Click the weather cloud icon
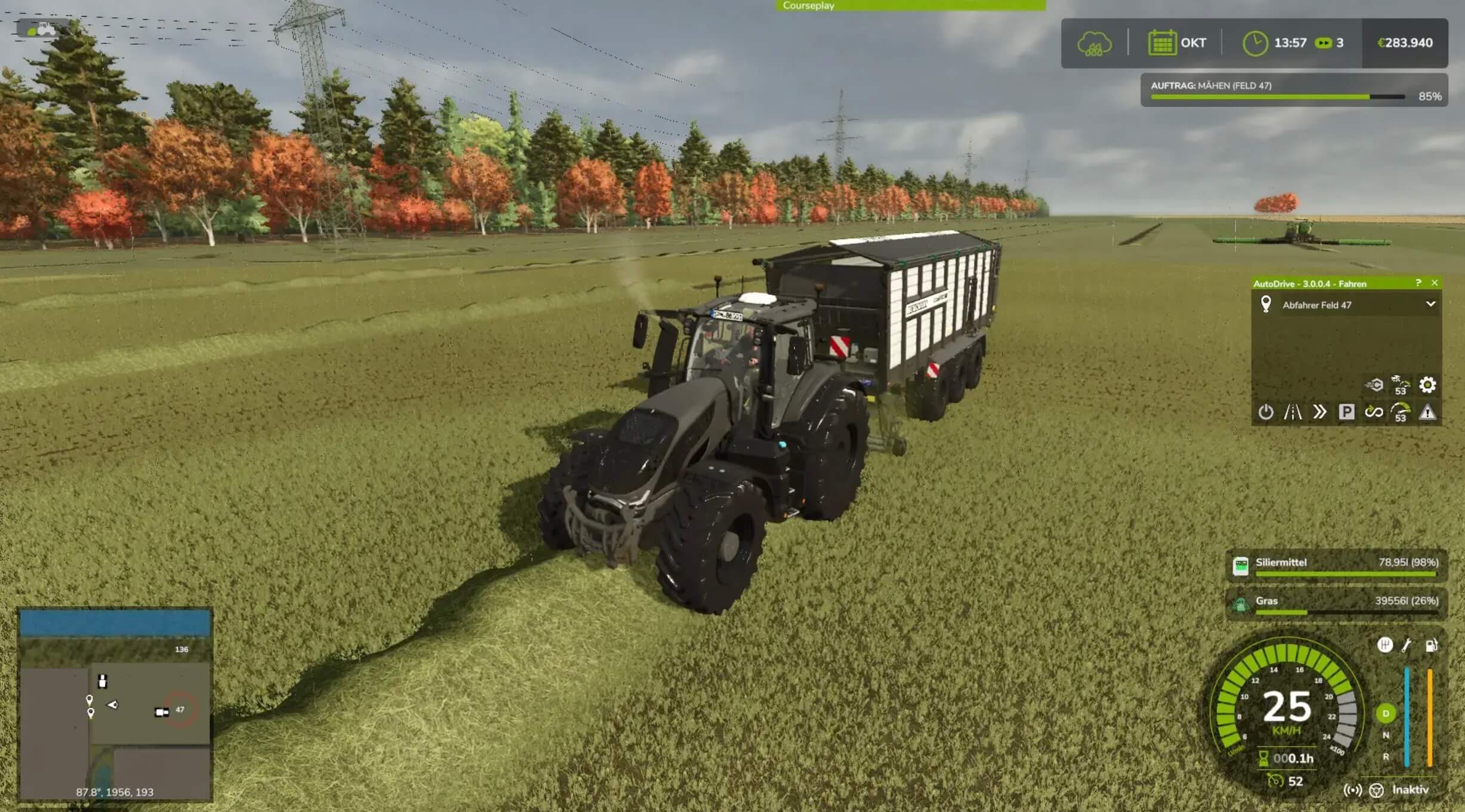 (x=1094, y=44)
